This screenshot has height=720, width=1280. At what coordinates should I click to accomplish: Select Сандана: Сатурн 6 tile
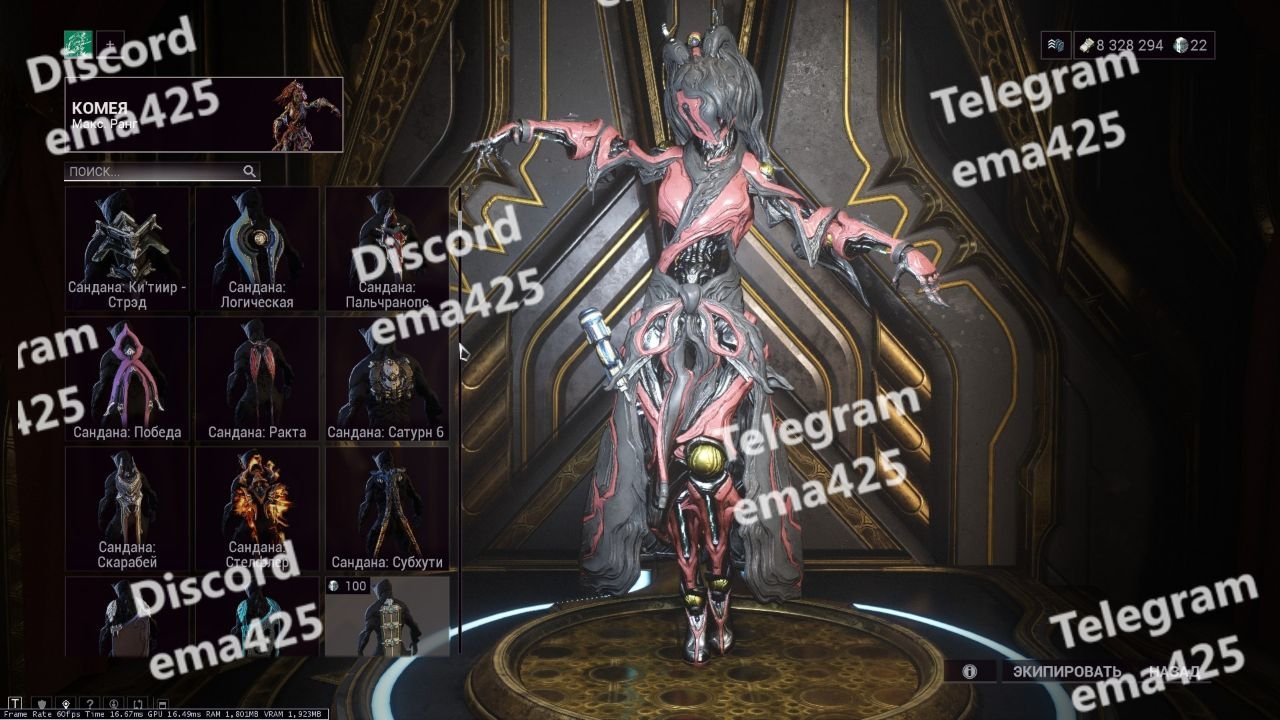[387, 379]
